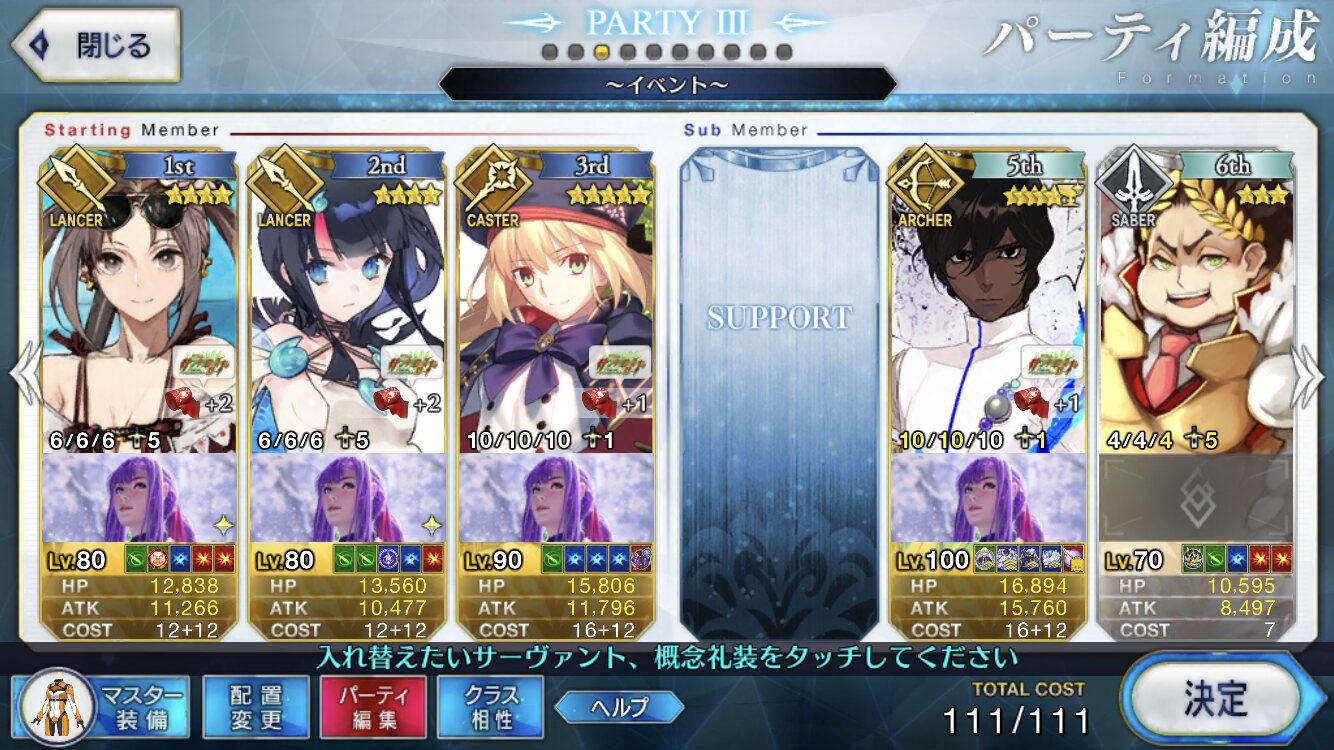
Task: Select the craft essence under the Archer
Action: click(x=988, y=498)
